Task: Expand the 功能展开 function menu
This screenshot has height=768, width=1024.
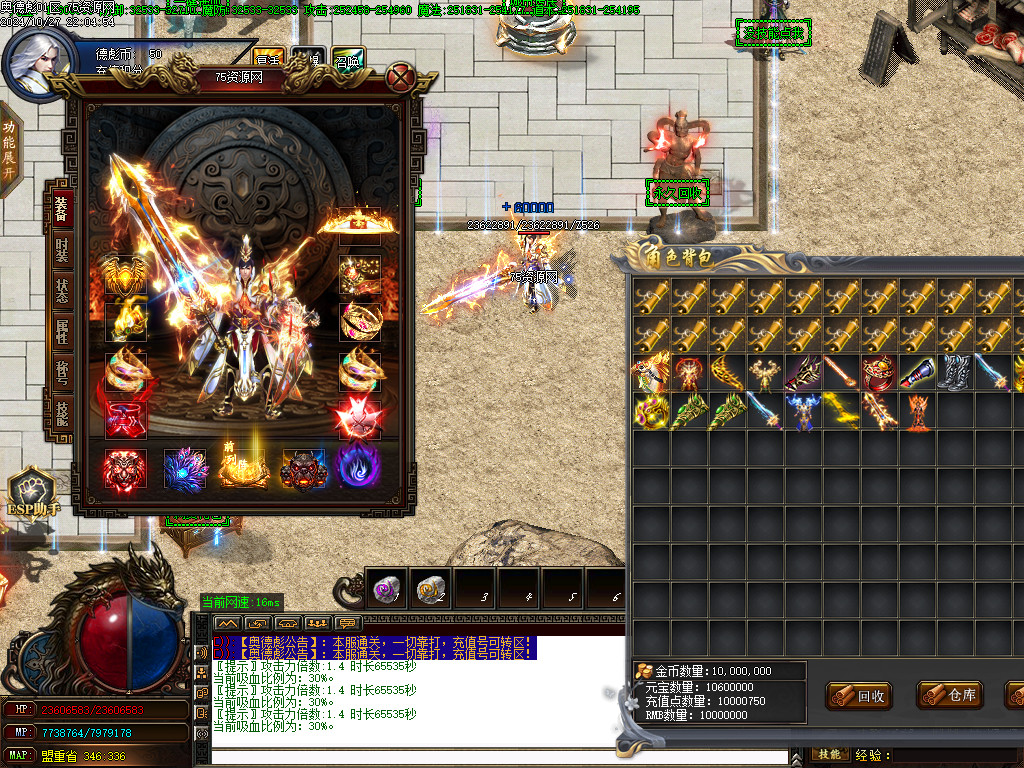Action: click(x=9, y=148)
